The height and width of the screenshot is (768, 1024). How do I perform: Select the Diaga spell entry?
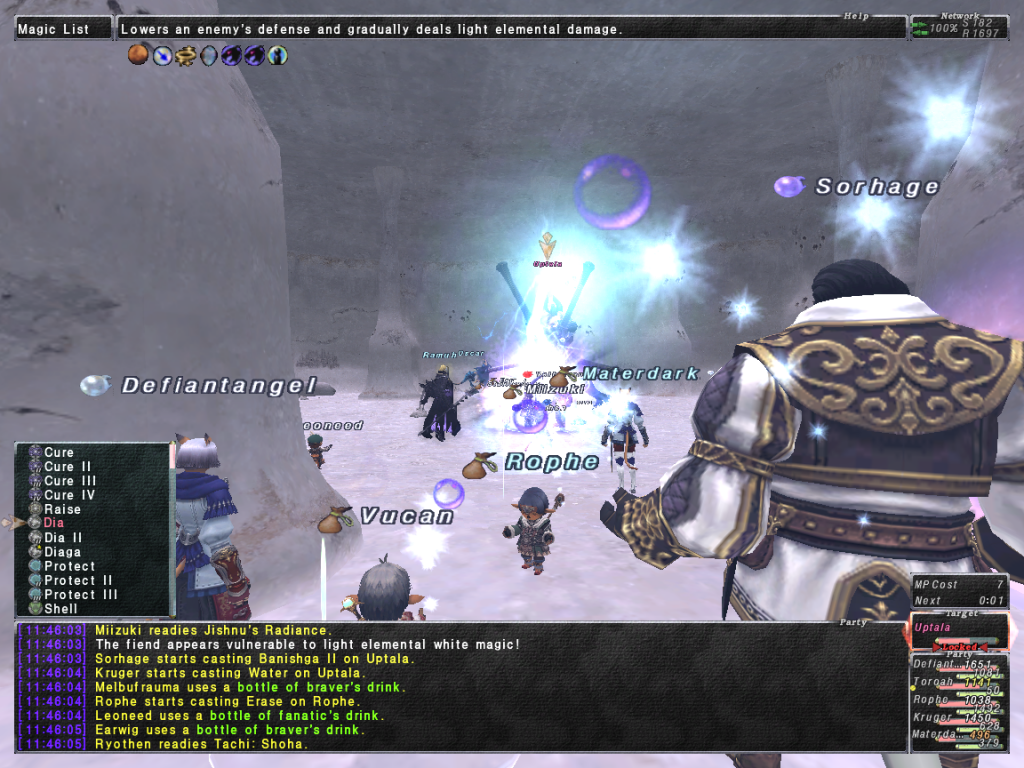62,551
